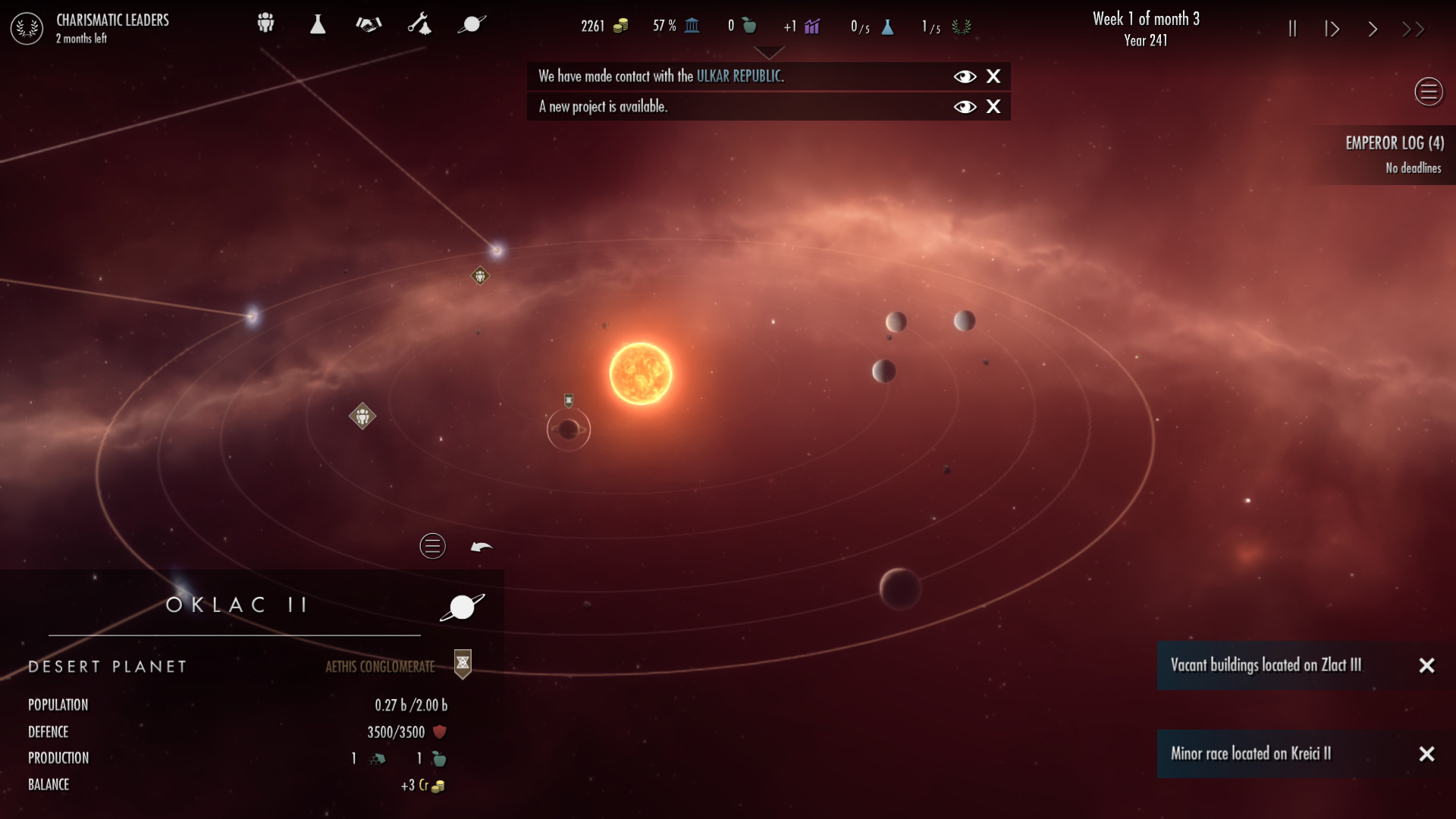Expand the resource bar down arrow
Viewport: 1456px width, 819px height.
click(x=770, y=53)
